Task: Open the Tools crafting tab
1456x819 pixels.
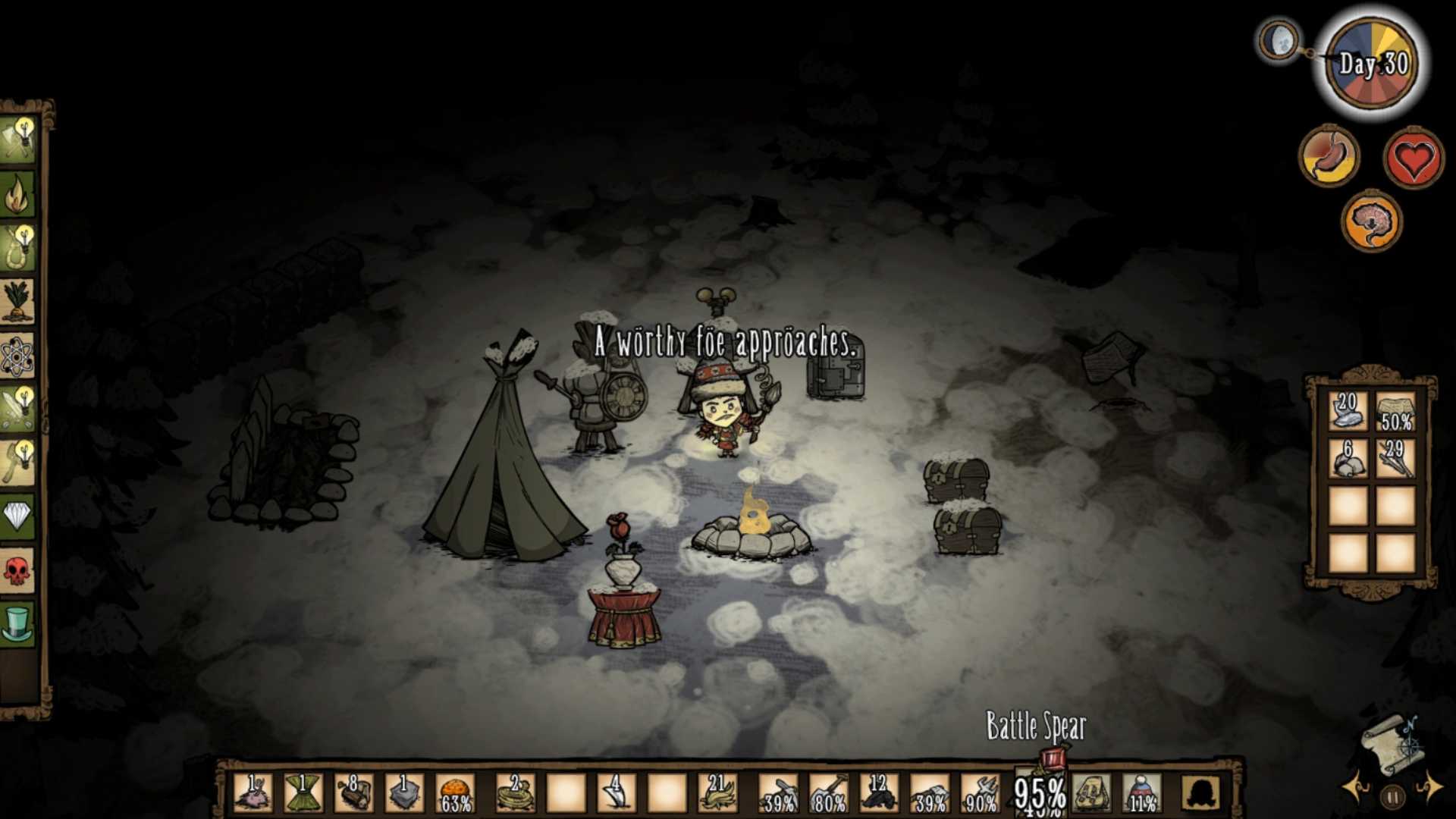Action: click(18, 140)
